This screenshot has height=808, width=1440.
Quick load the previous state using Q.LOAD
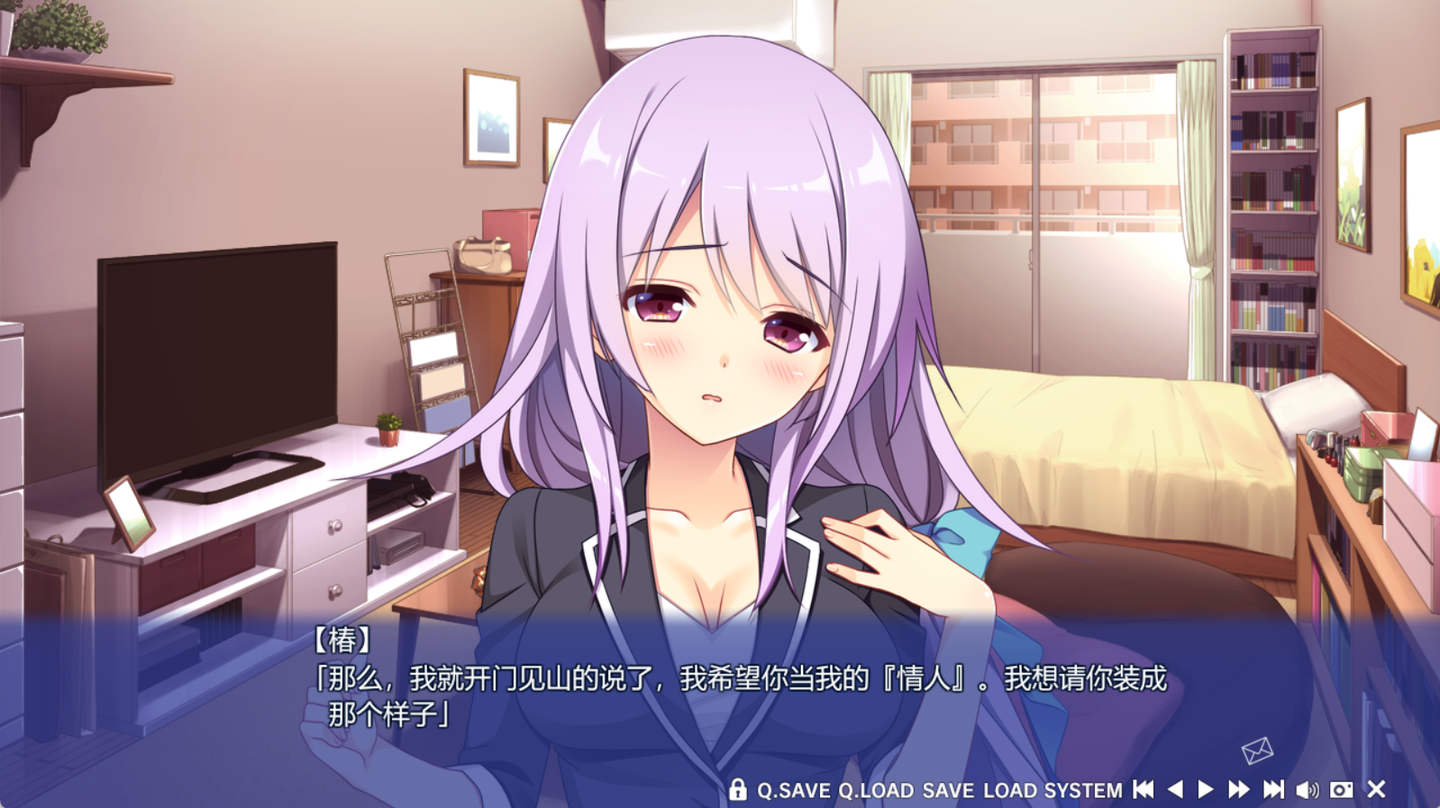tap(875, 790)
